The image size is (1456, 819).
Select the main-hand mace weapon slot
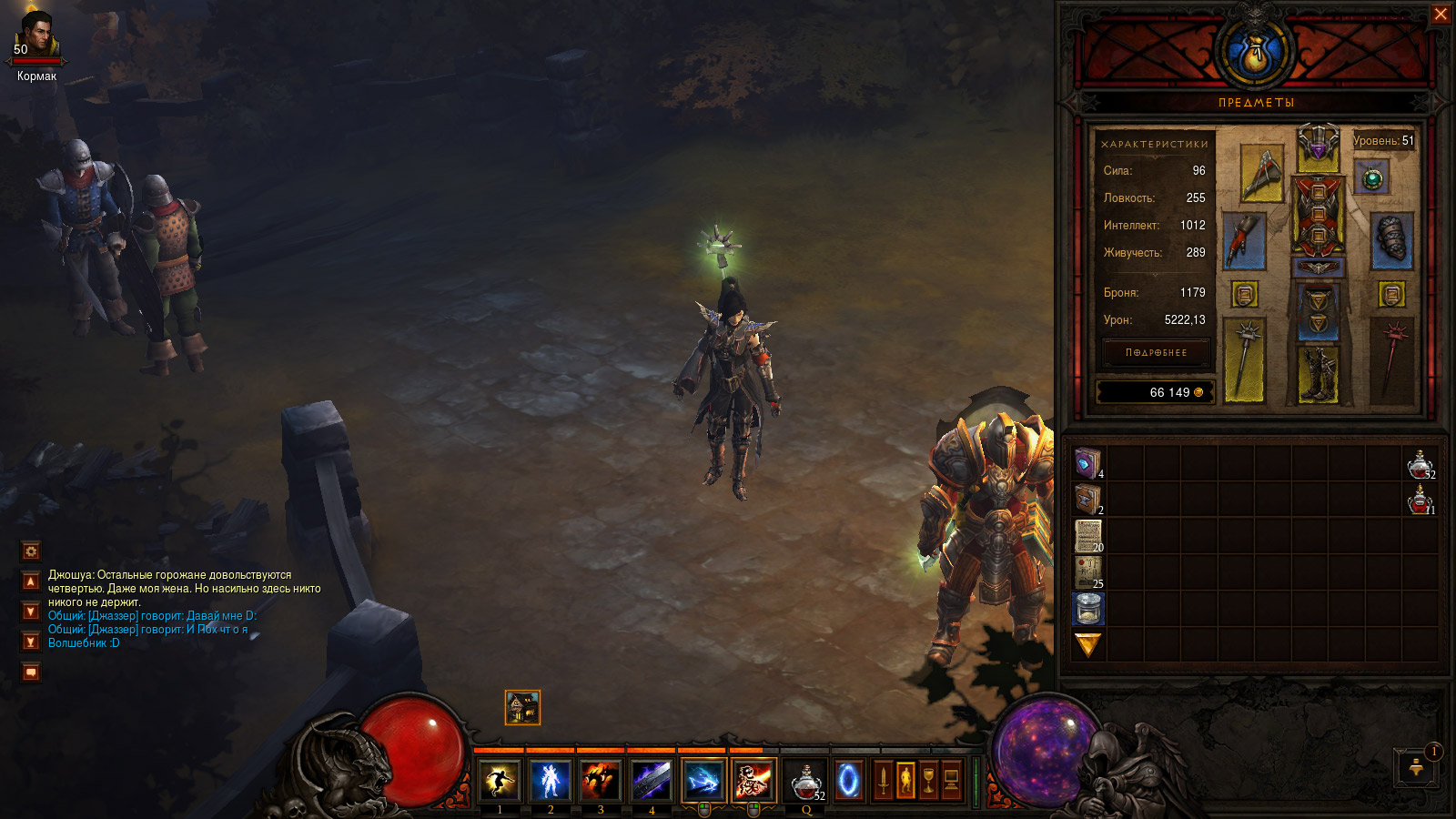click(1244, 359)
